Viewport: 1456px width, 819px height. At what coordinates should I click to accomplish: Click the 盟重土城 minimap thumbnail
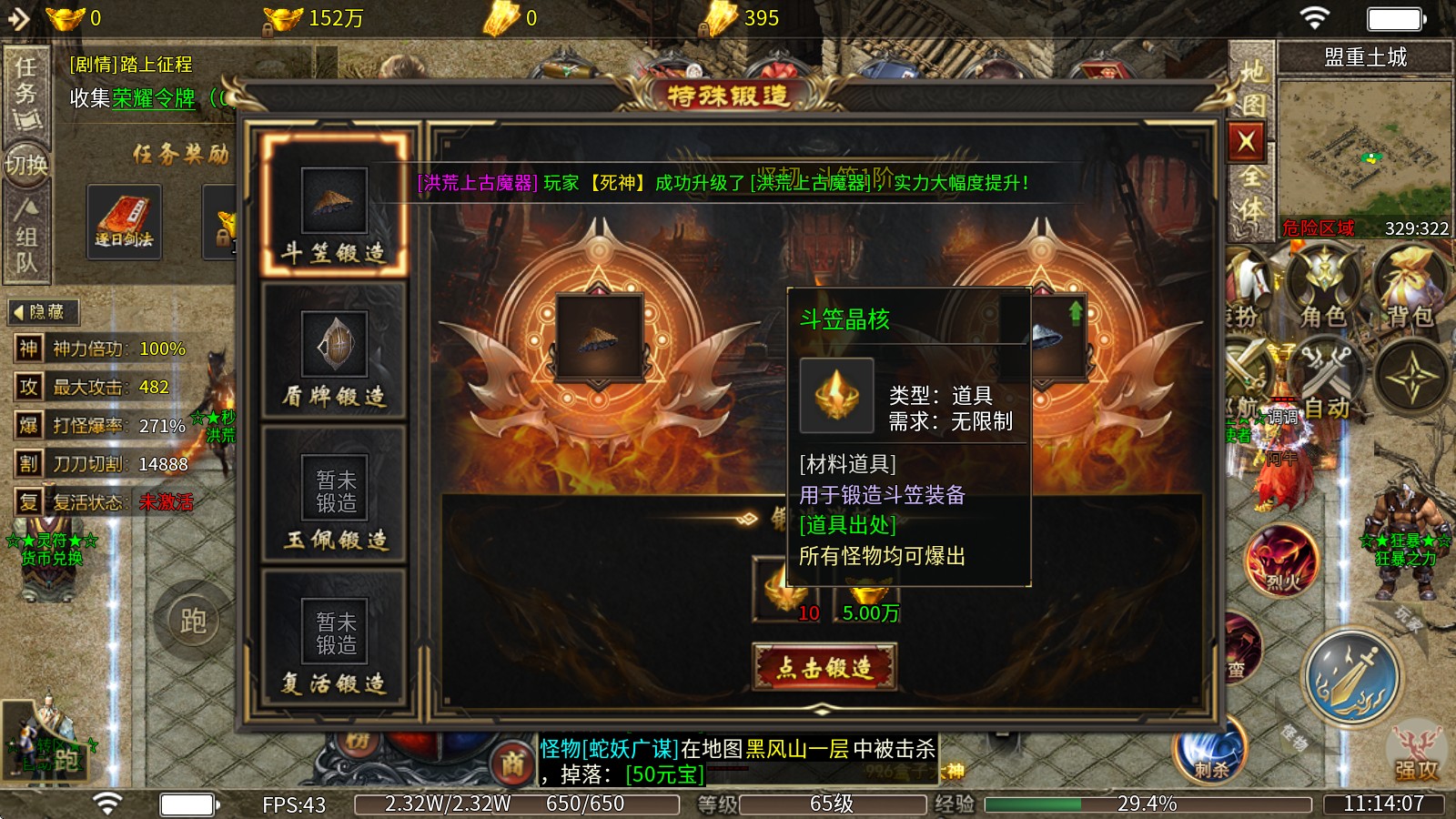[x=1363, y=146]
